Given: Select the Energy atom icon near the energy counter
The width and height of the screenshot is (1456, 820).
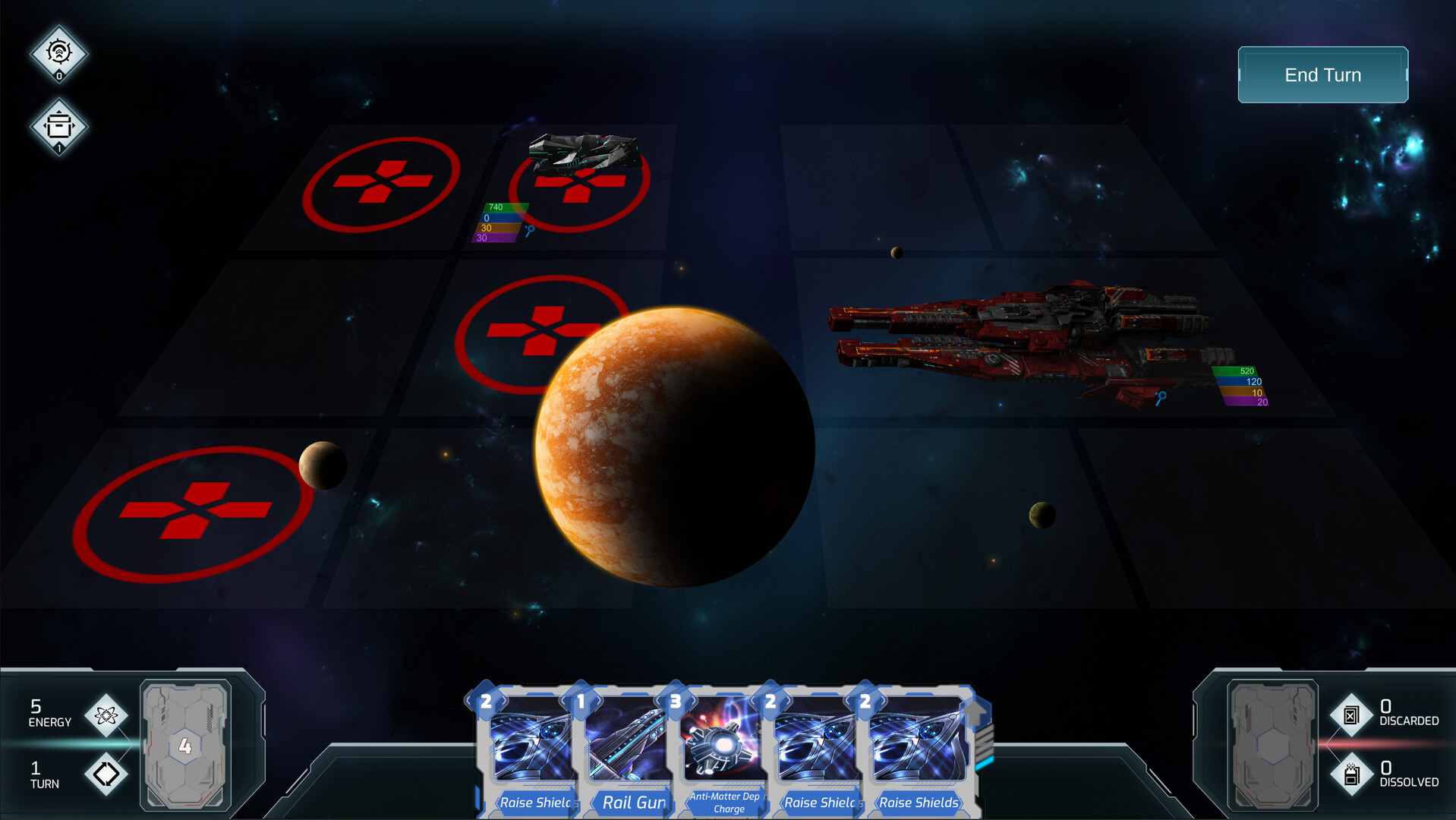Looking at the screenshot, I should coord(106,714).
